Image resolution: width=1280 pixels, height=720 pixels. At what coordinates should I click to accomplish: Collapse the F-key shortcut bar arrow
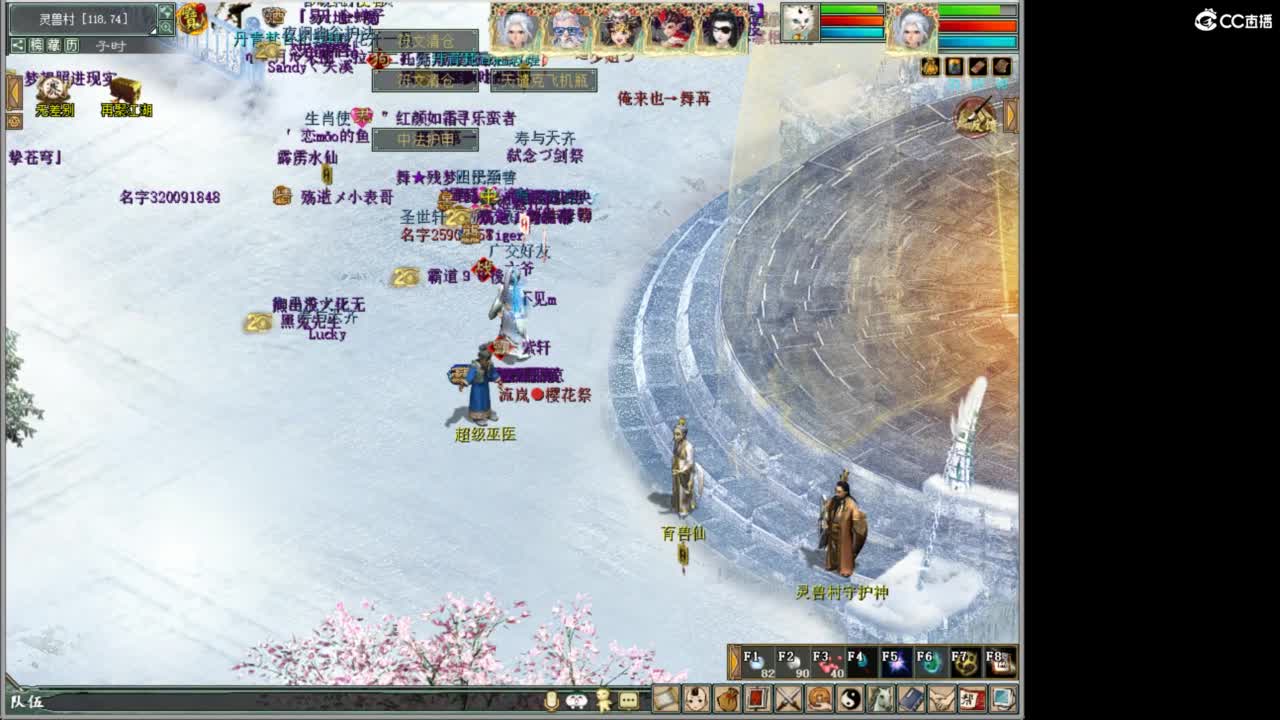pos(733,661)
